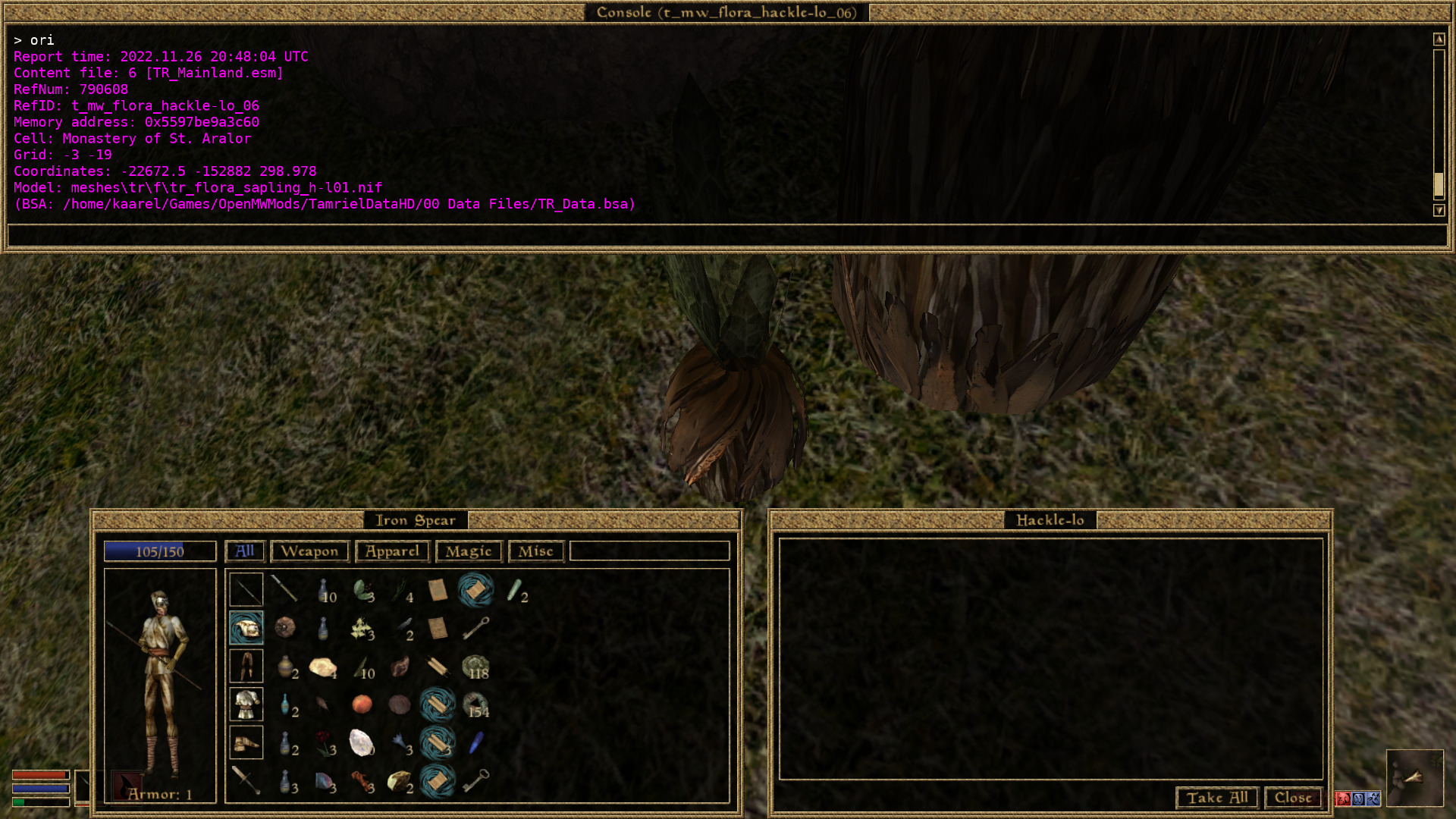Click the 105/150 encumbrance bar
Screen dimensions: 1456x819
click(160, 551)
